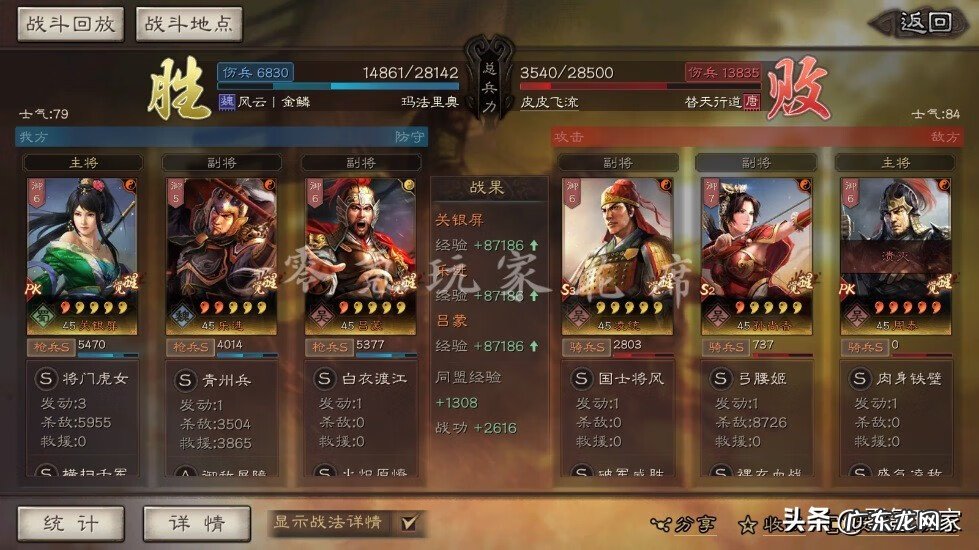
Task: Open the 统计 statistics panel
Action: coord(70,522)
